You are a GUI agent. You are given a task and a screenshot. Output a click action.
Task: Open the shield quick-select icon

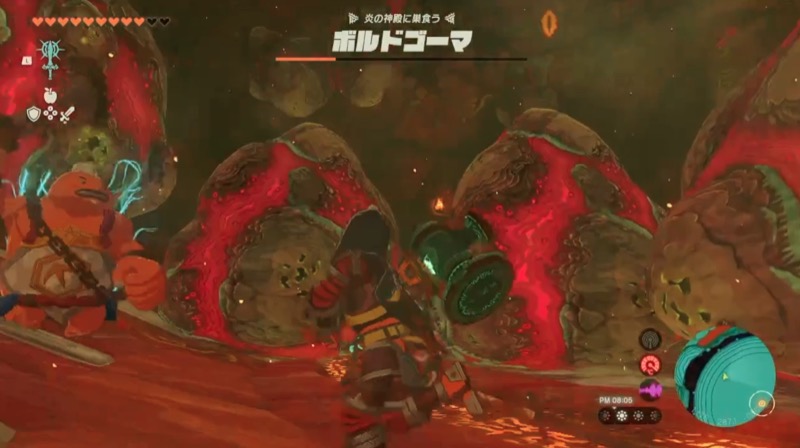[x=32, y=114]
